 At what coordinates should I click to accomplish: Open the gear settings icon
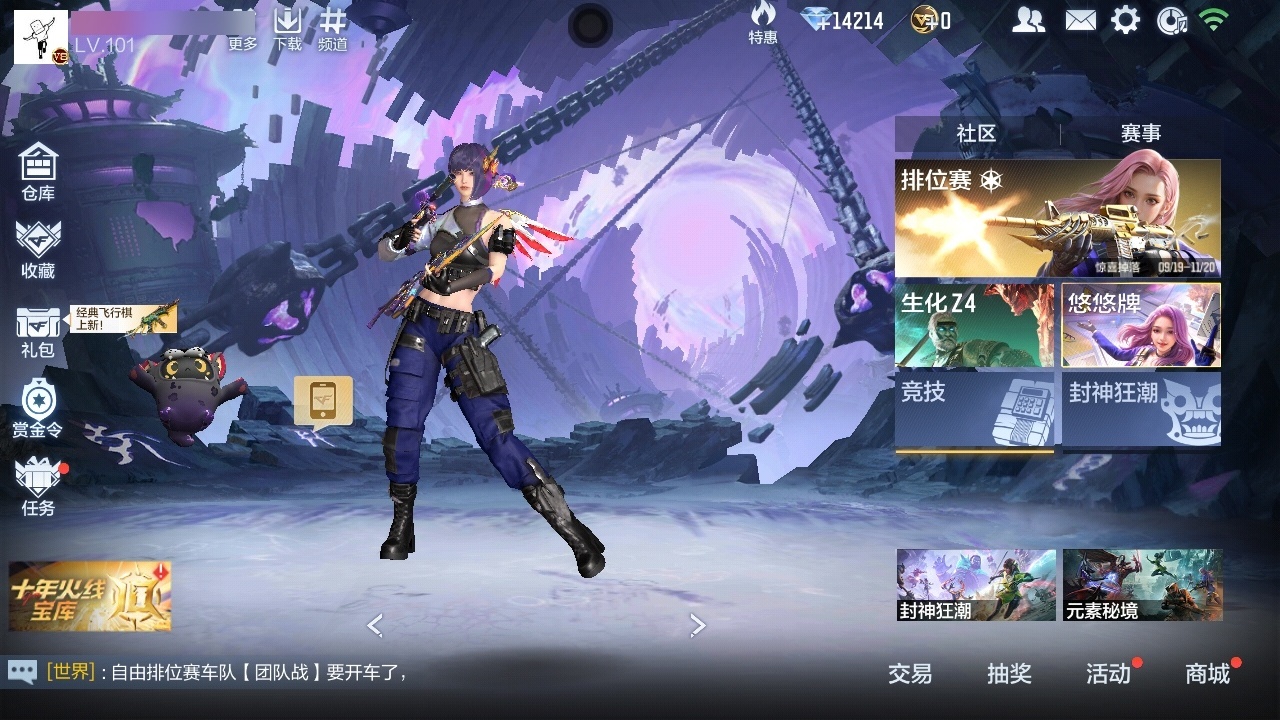click(x=1126, y=20)
